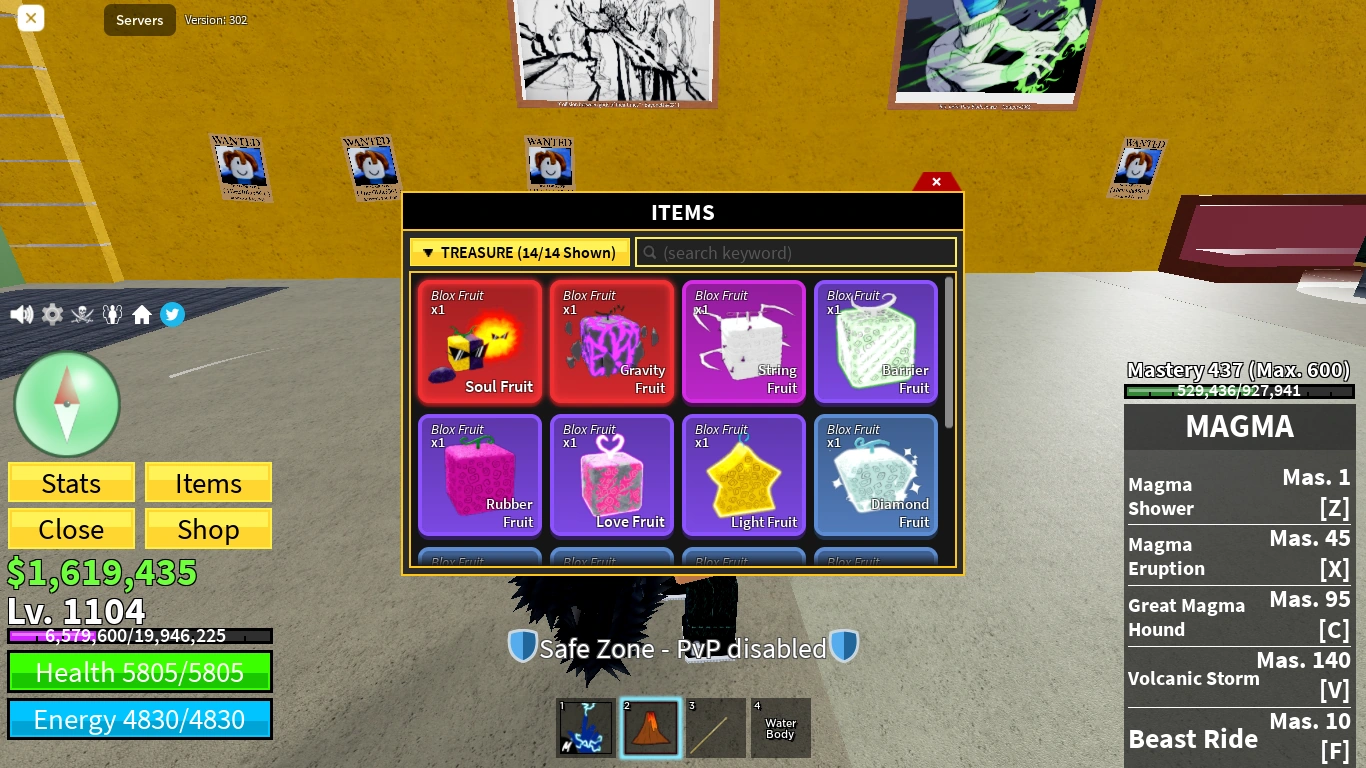Open the Stats menu
1366x768 pixels.
point(70,483)
